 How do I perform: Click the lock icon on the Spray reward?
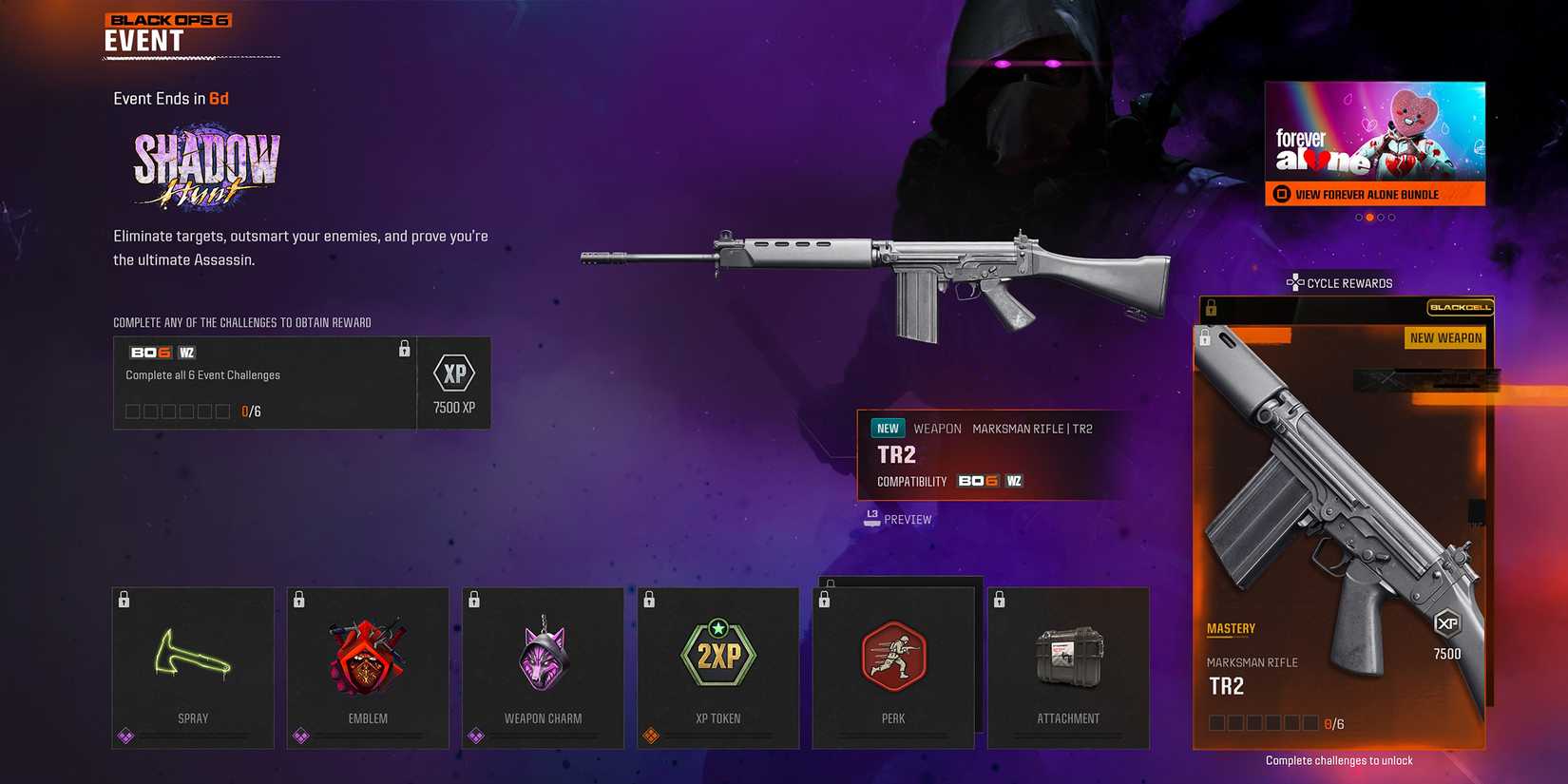pyautogui.click(x=124, y=599)
